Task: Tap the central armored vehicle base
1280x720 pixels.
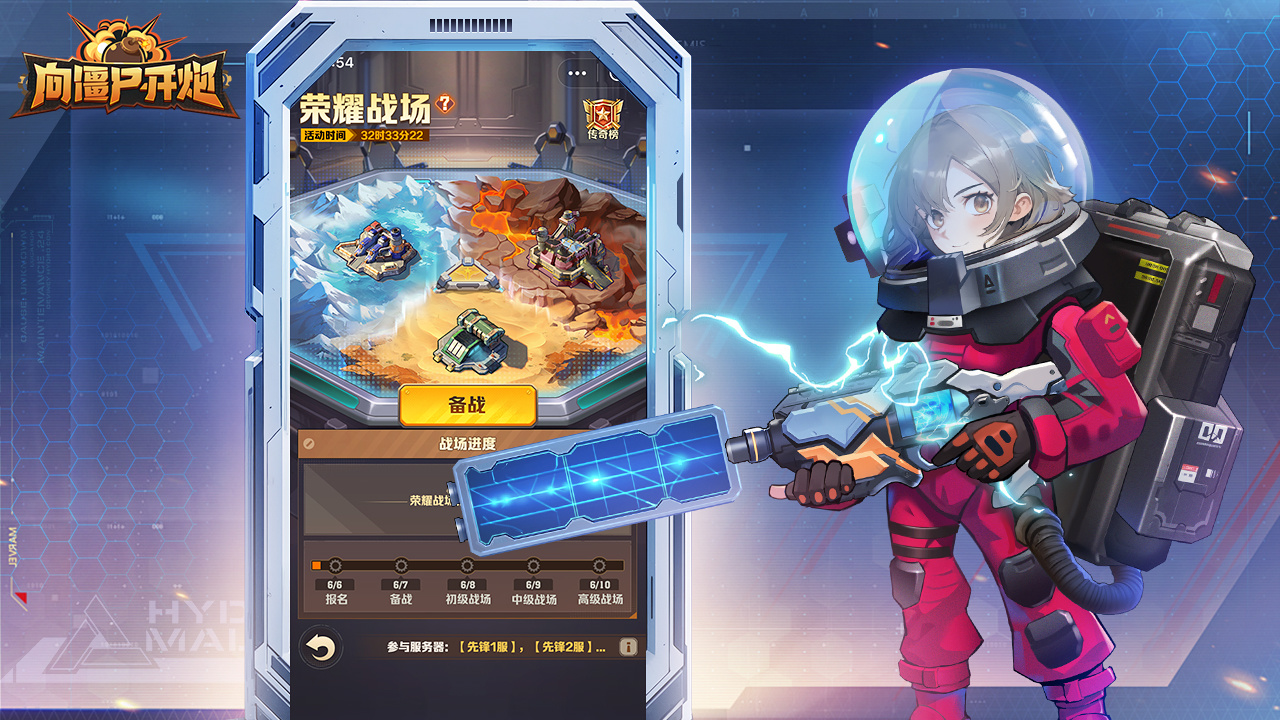Action: 470,340
